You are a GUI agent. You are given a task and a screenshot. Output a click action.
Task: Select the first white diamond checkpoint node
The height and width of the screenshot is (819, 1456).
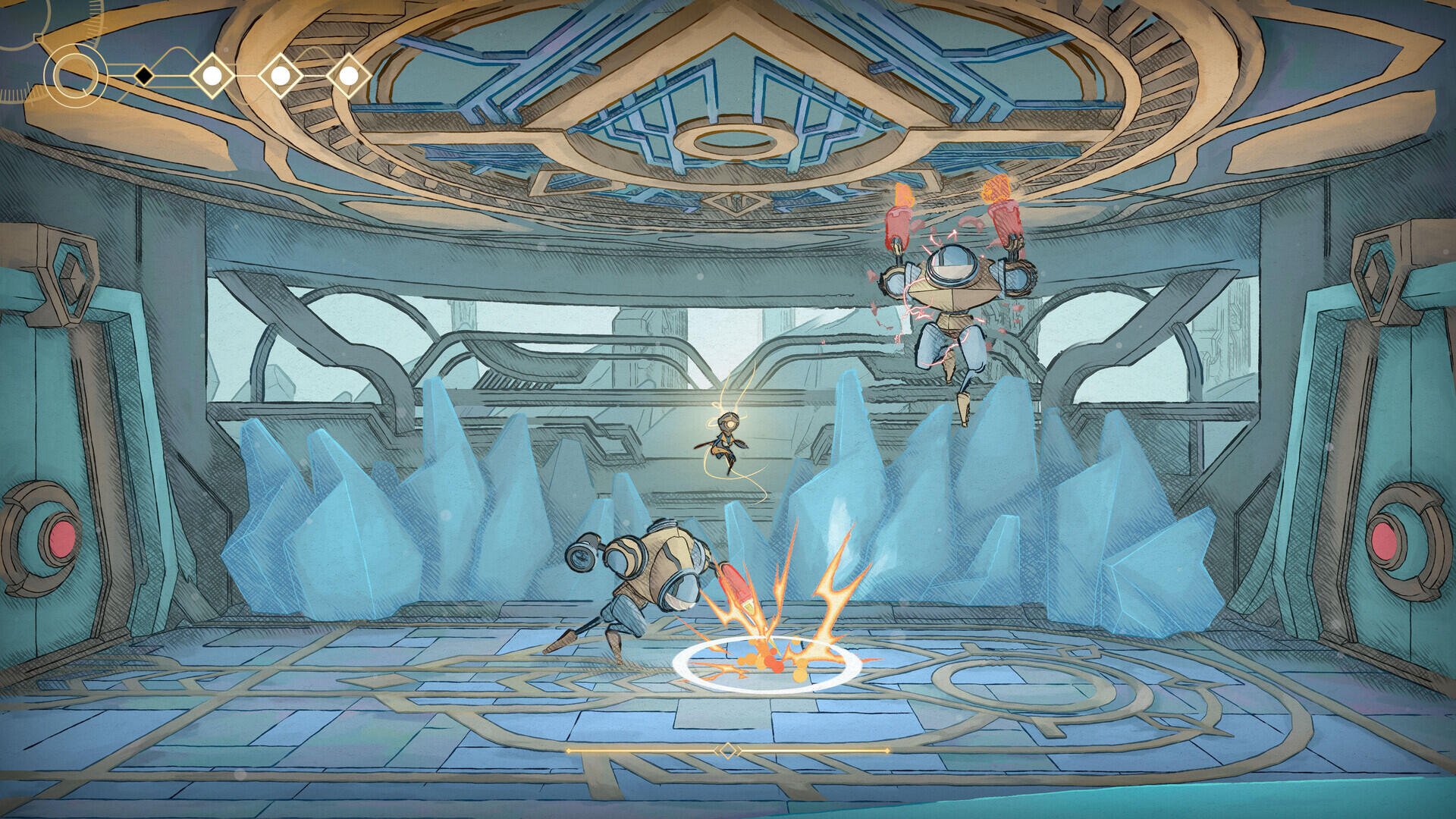pos(212,74)
